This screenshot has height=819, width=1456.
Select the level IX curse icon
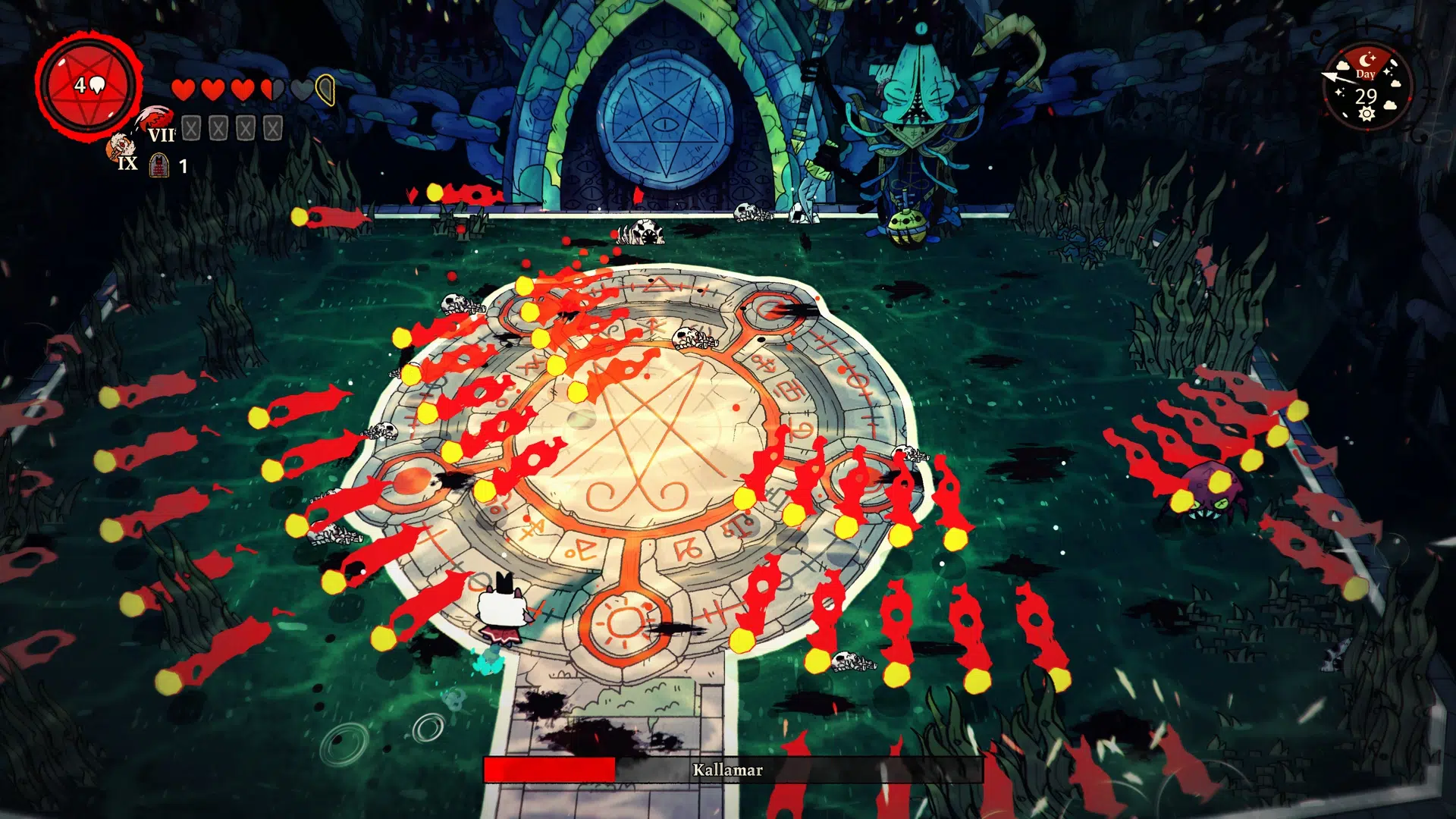tap(120, 146)
